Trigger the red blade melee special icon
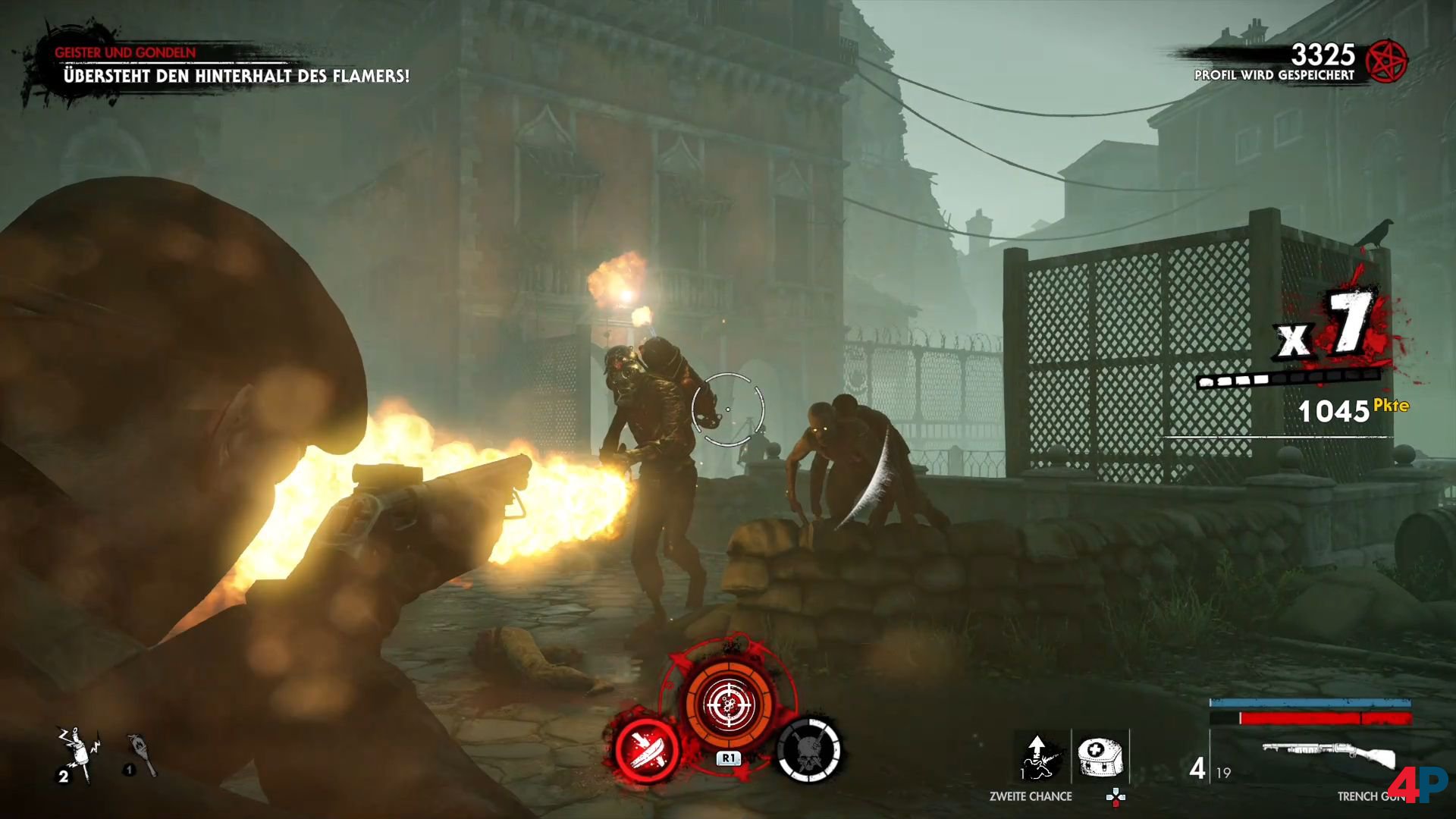The width and height of the screenshot is (1456, 819). tap(646, 749)
